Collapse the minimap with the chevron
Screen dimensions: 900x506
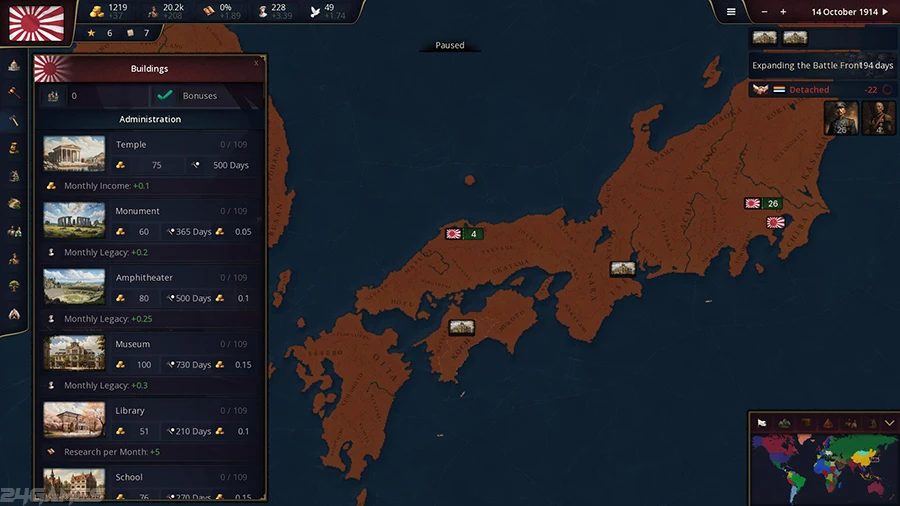tap(889, 423)
